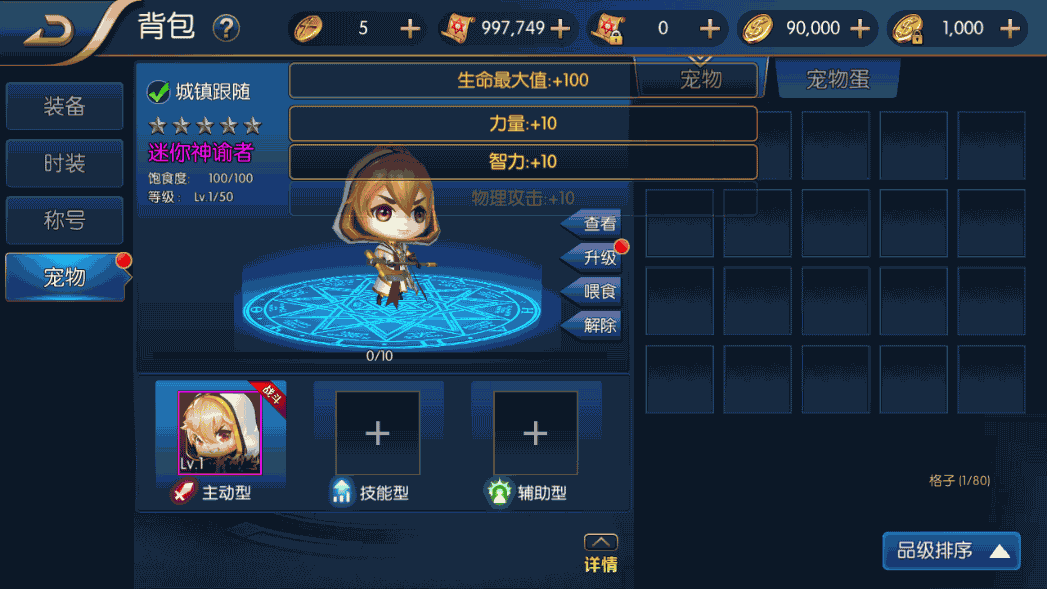Switch to the 时装 costume tab
Screen dimensions: 1047x589
(65, 164)
